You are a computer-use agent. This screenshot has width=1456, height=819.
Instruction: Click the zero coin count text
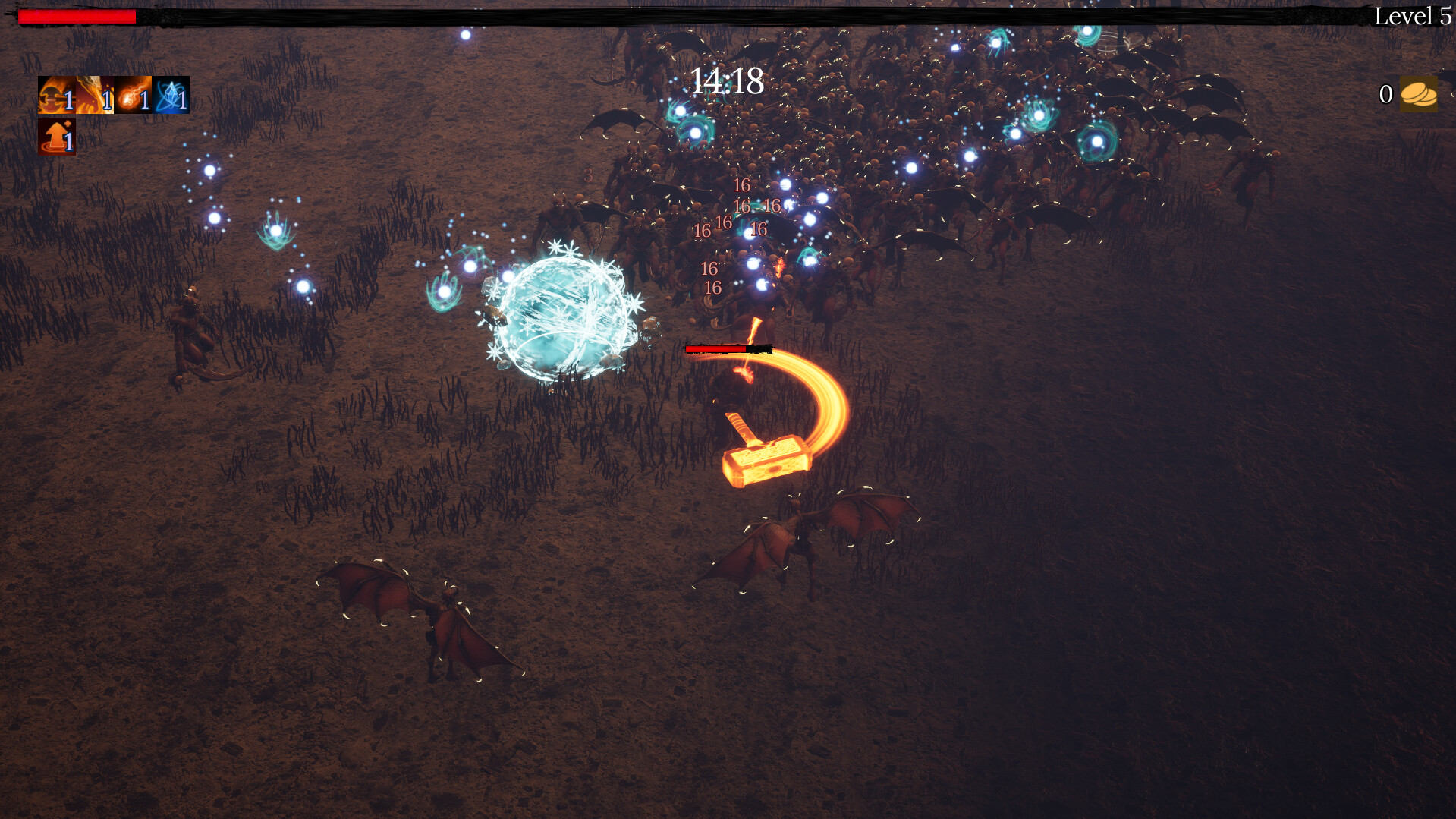click(1385, 95)
